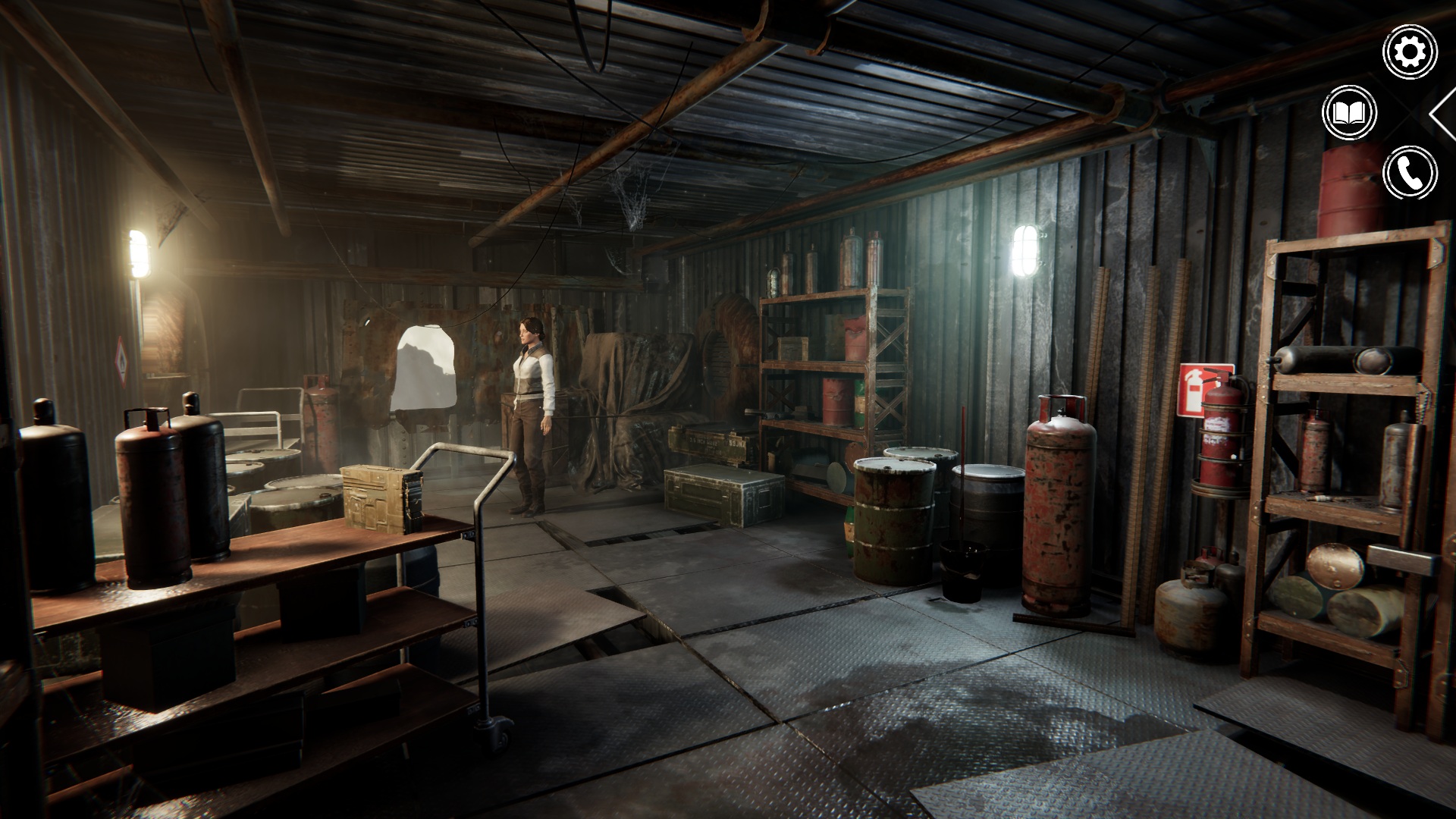The height and width of the screenshot is (819, 1456).
Task: Expand the side panel arrow
Action: [x=1444, y=112]
